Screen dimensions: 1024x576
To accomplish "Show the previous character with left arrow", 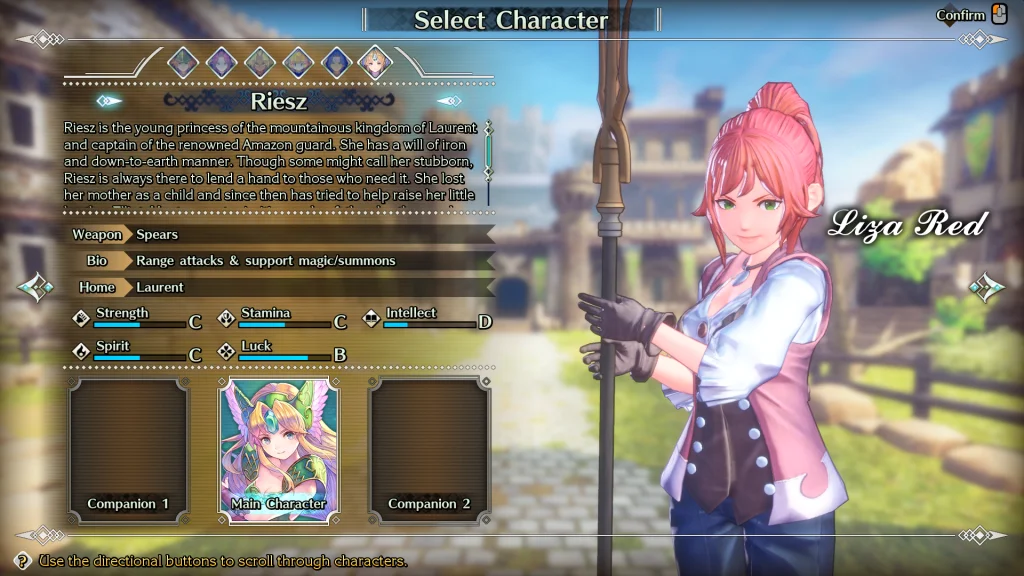I will point(35,288).
